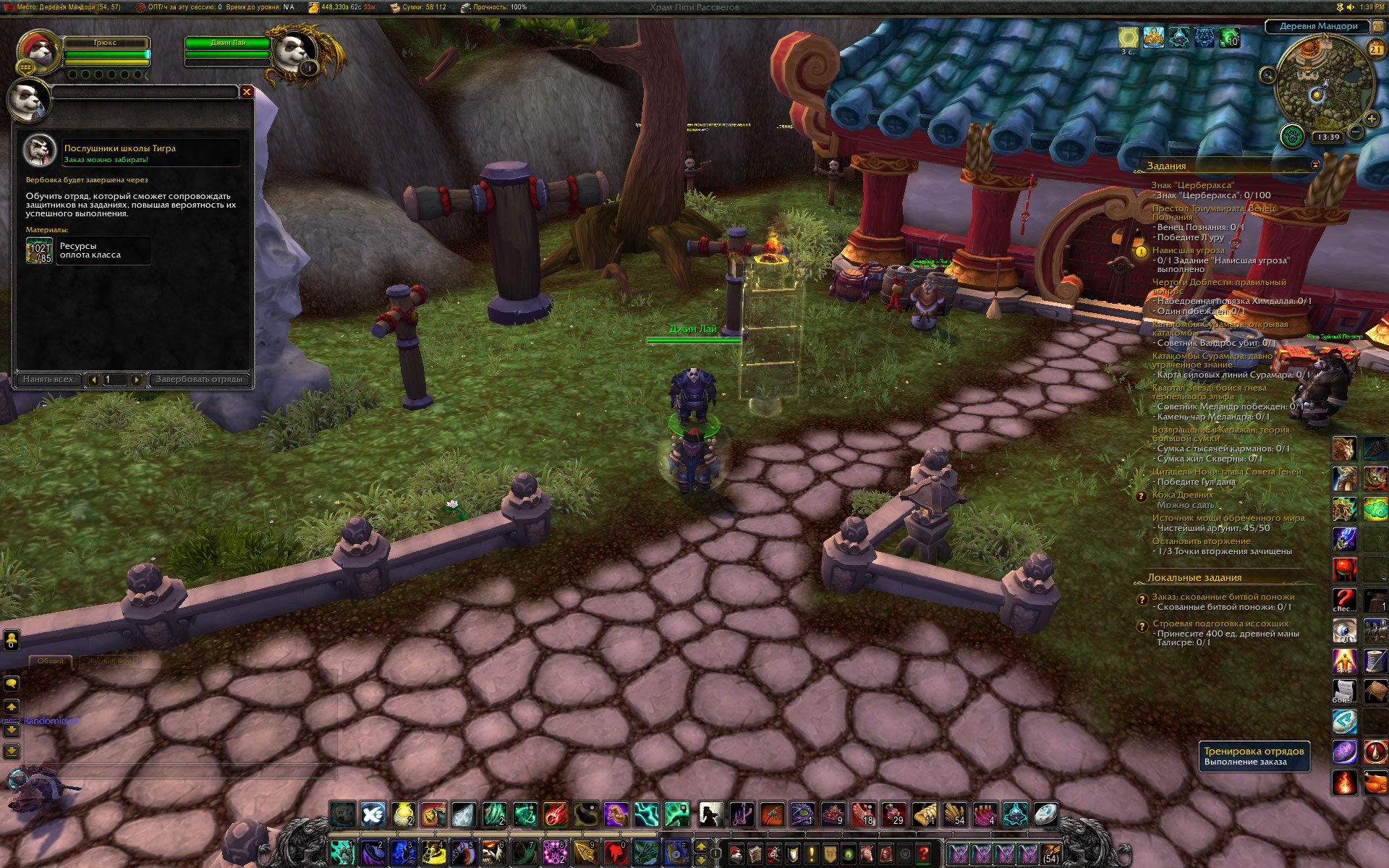1389x868 pixels.
Task: Open the calendar showing day 21
Action: pos(1375,49)
